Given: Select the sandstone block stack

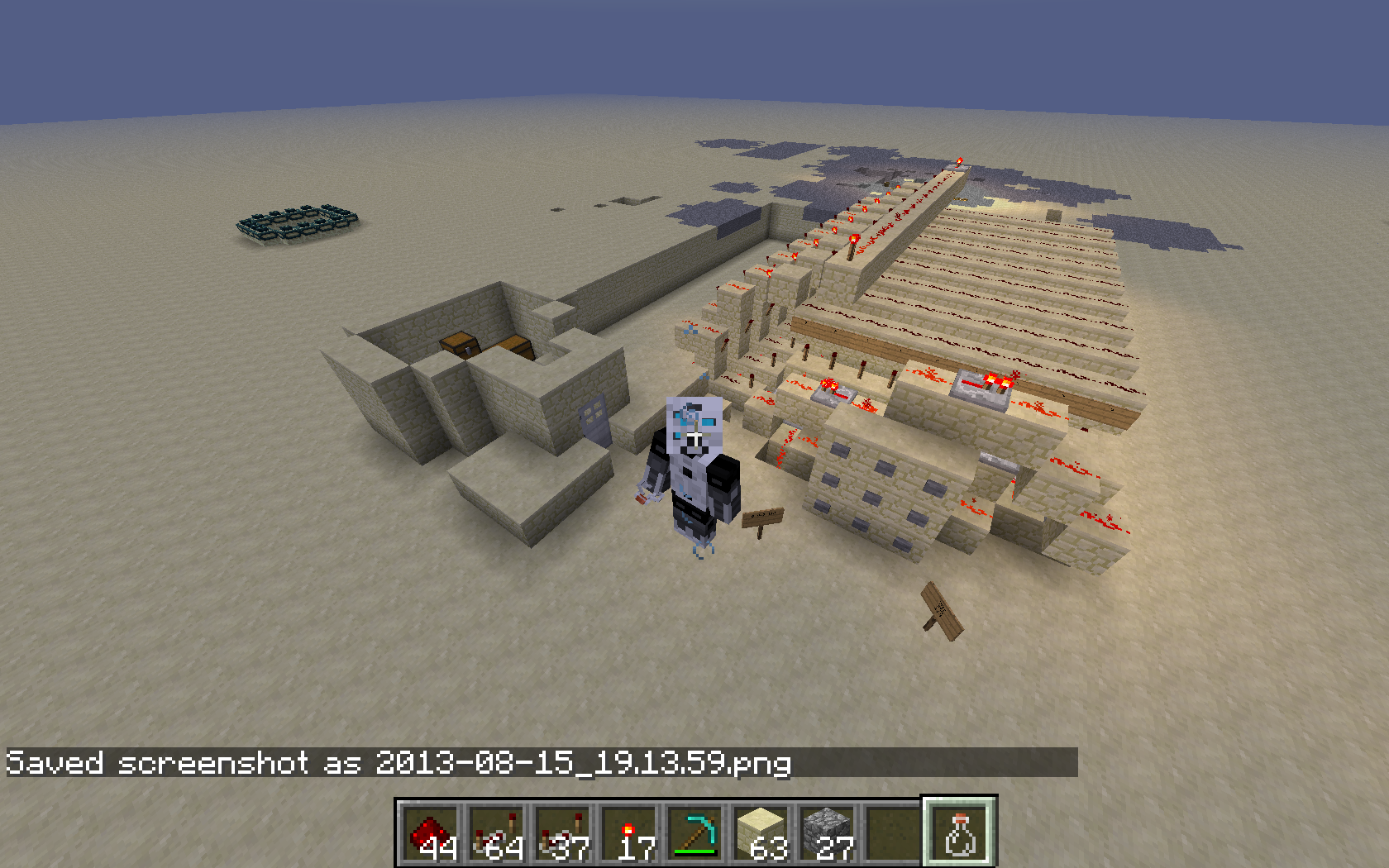Looking at the screenshot, I should point(761,833).
